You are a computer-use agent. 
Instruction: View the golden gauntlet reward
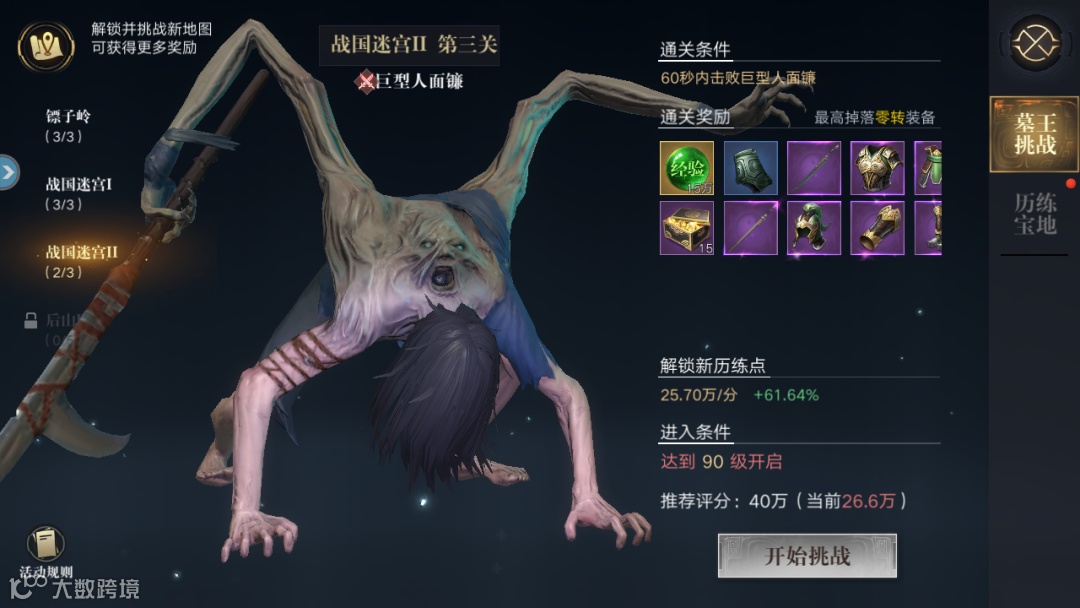tap(877, 228)
